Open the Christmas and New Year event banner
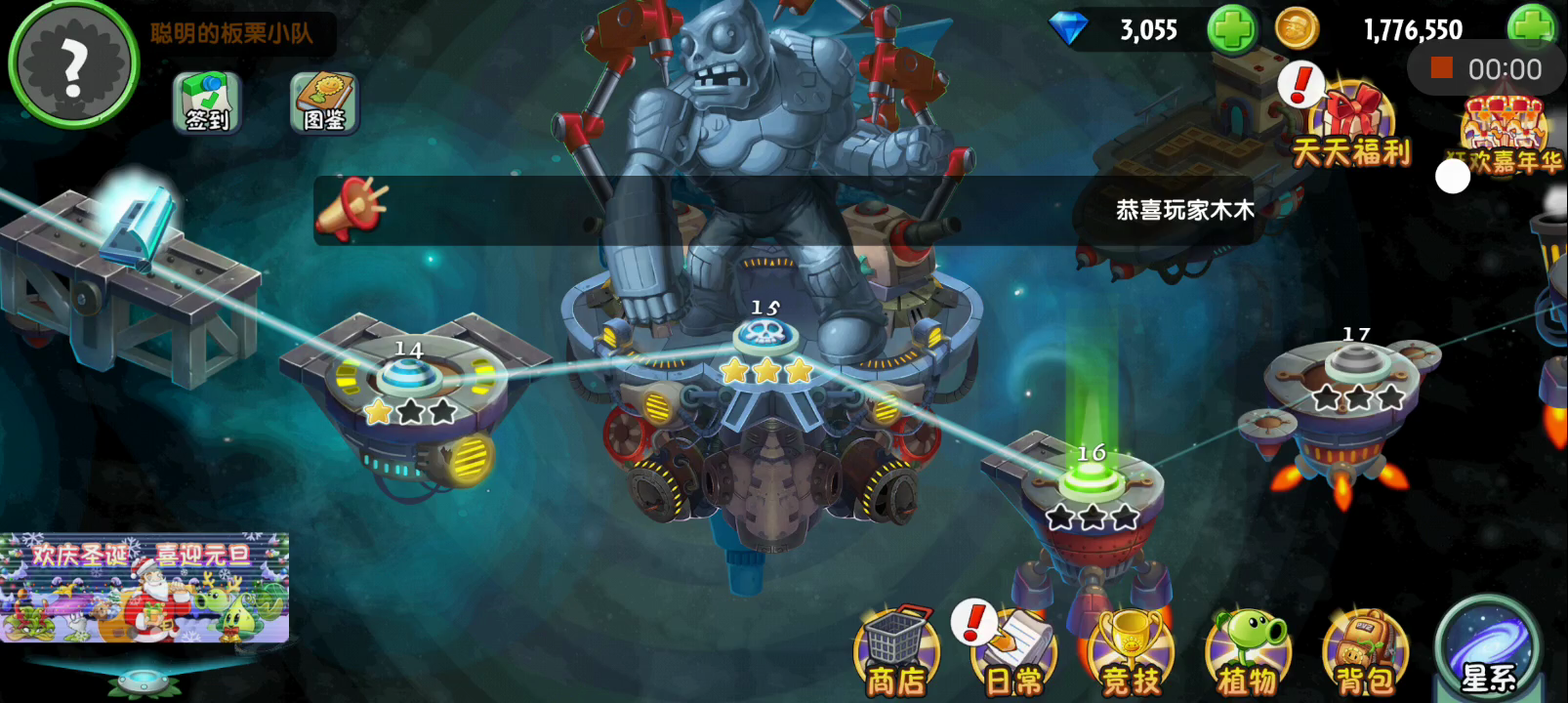 [x=144, y=587]
